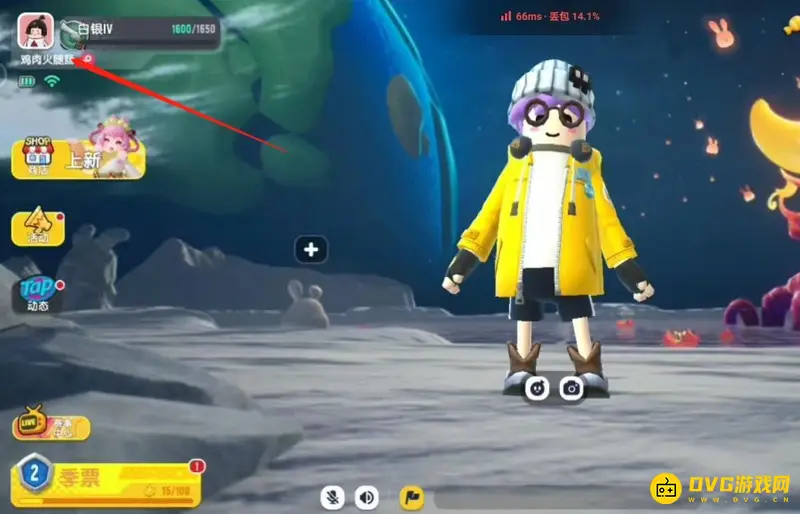Viewport: 800px width, 514px height.
Task: Click the emote face icon below character
Action: [x=539, y=387]
